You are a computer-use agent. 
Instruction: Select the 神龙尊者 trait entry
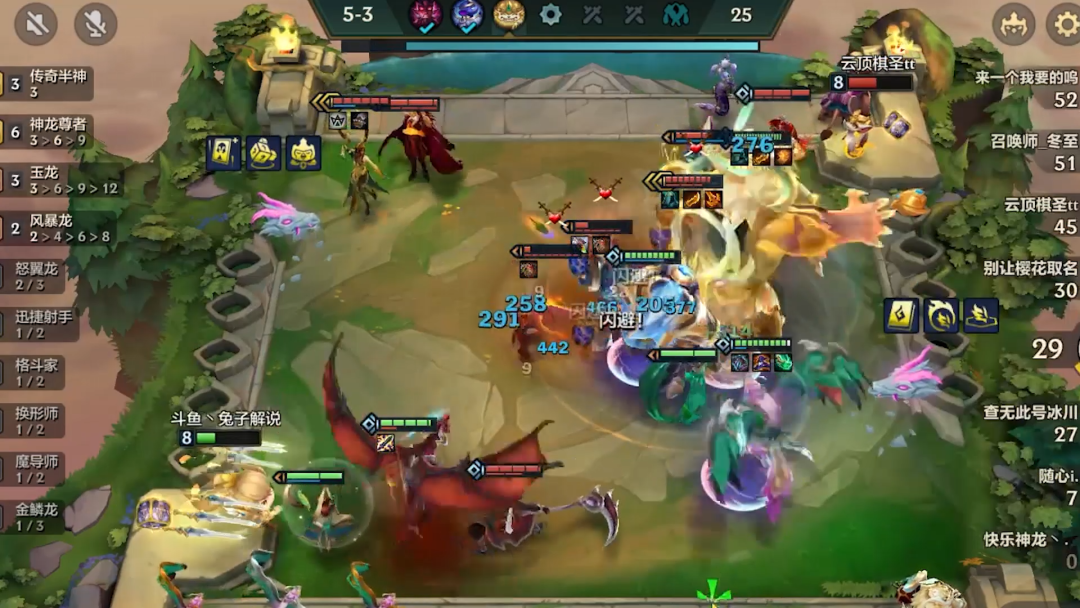coord(48,132)
